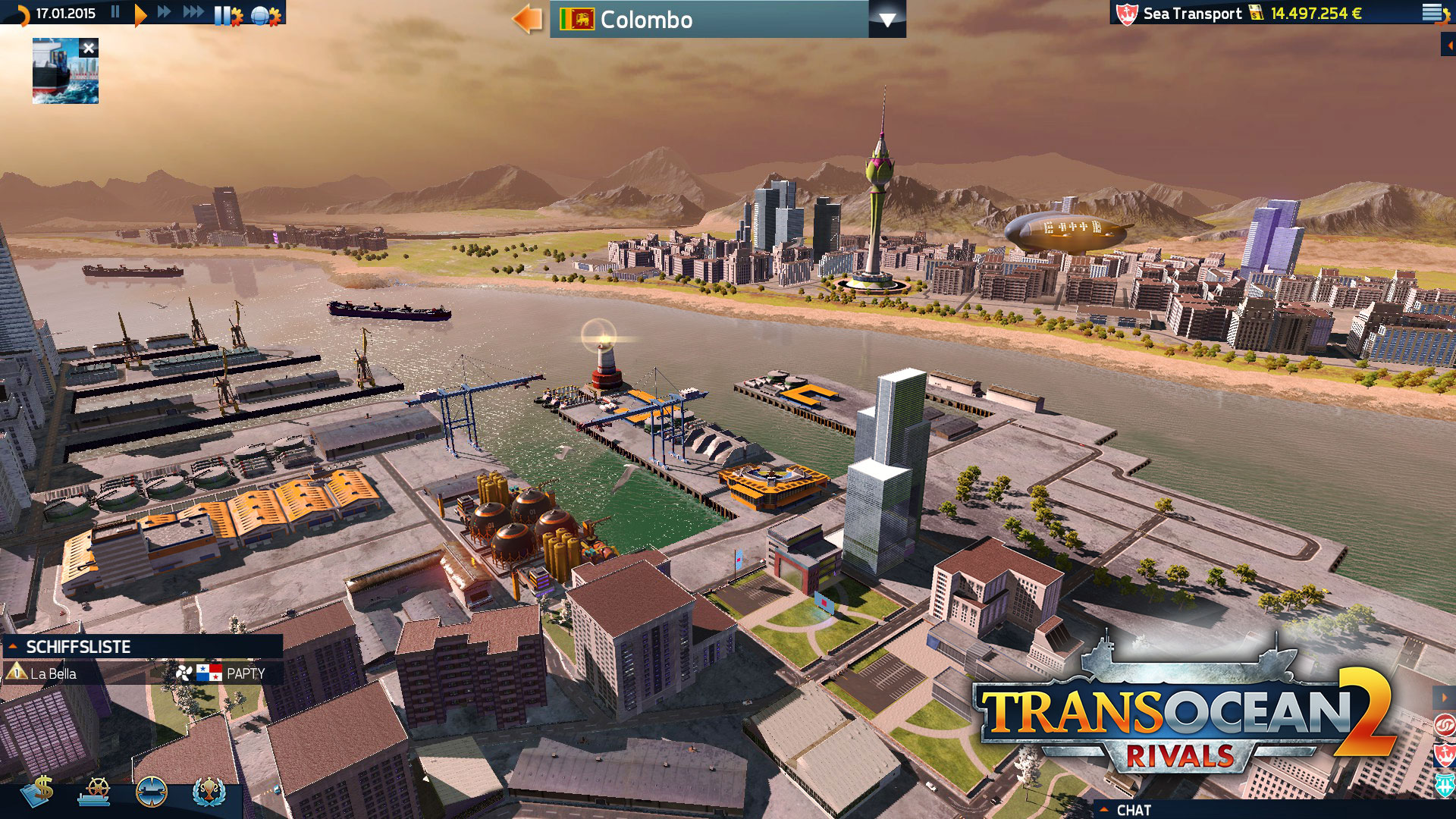Pause the game time
Screen dimensions: 1456x819
(115, 12)
